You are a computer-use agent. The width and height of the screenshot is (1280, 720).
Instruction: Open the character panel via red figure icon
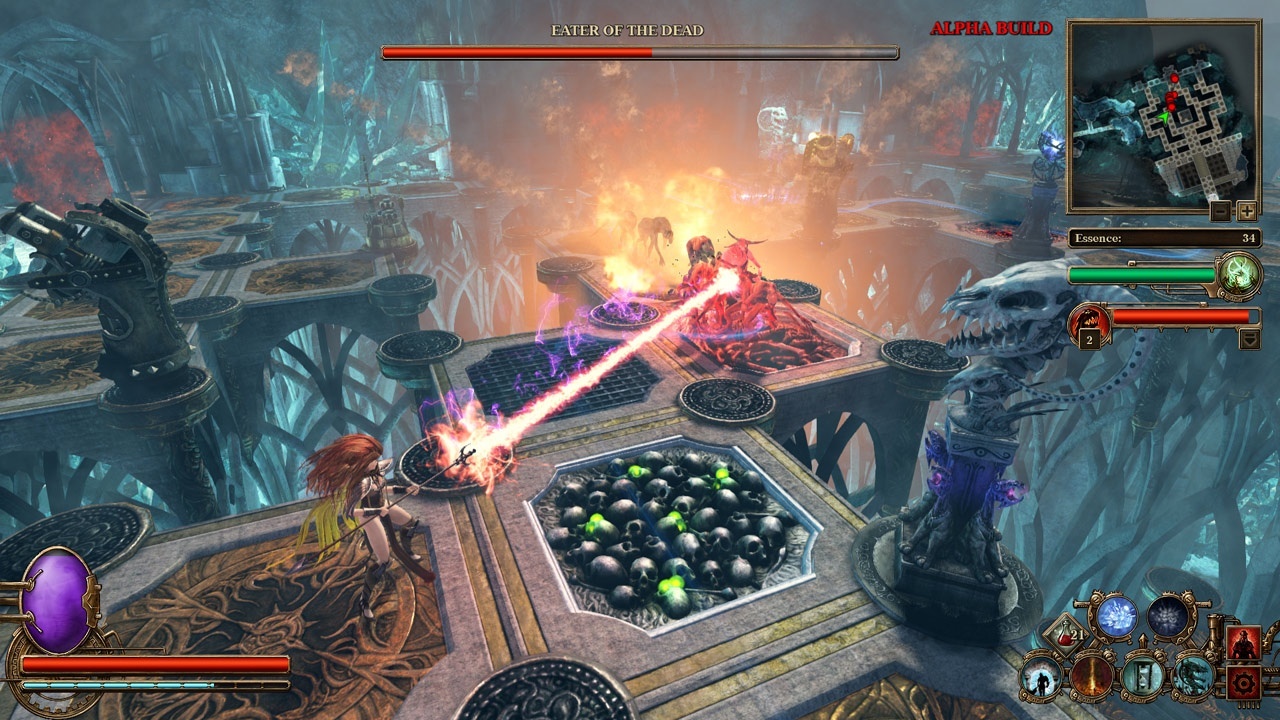1242,643
